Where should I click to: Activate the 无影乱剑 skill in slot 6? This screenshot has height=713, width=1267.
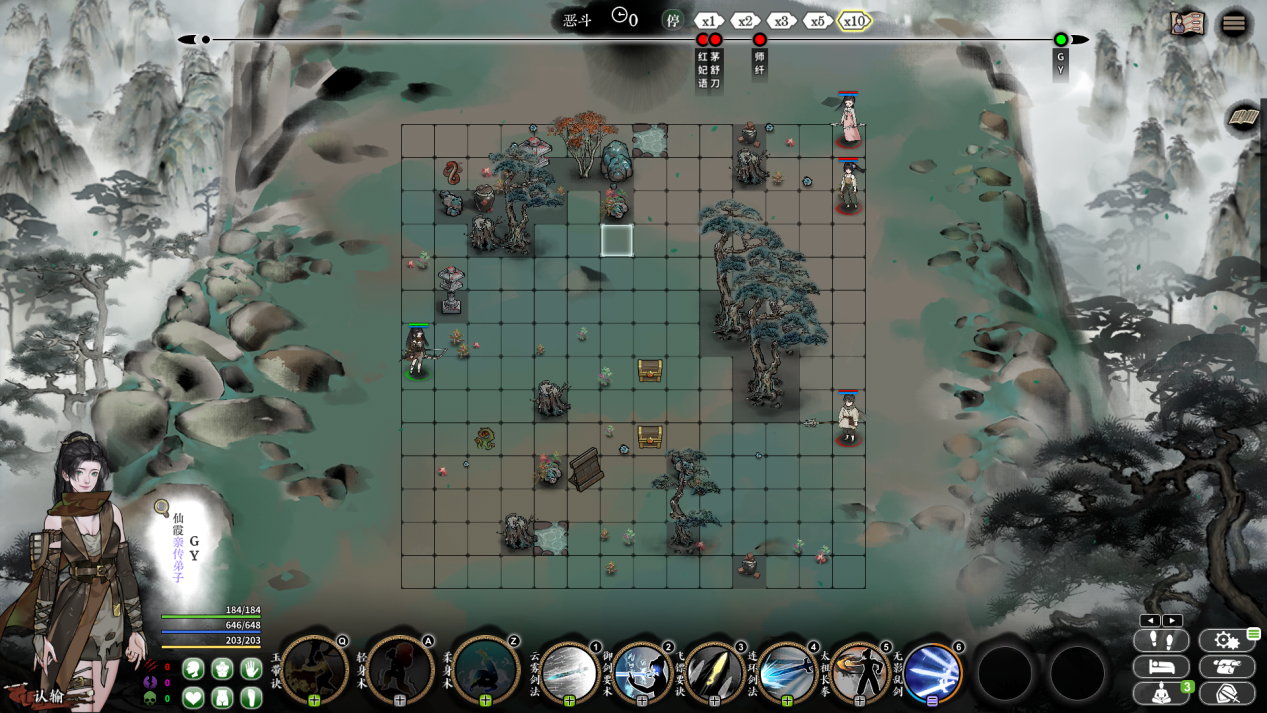(x=932, y=671)
